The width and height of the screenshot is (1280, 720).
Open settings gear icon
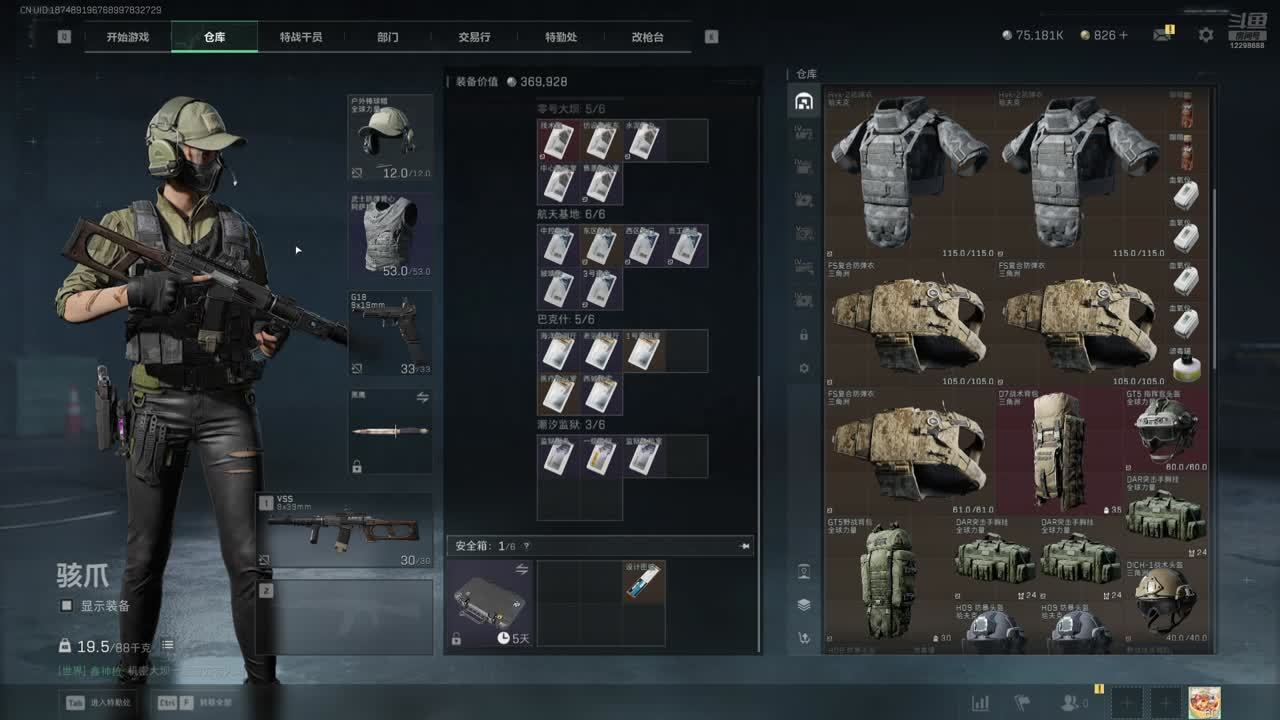pyautogui.click(x=1206, y=35)
